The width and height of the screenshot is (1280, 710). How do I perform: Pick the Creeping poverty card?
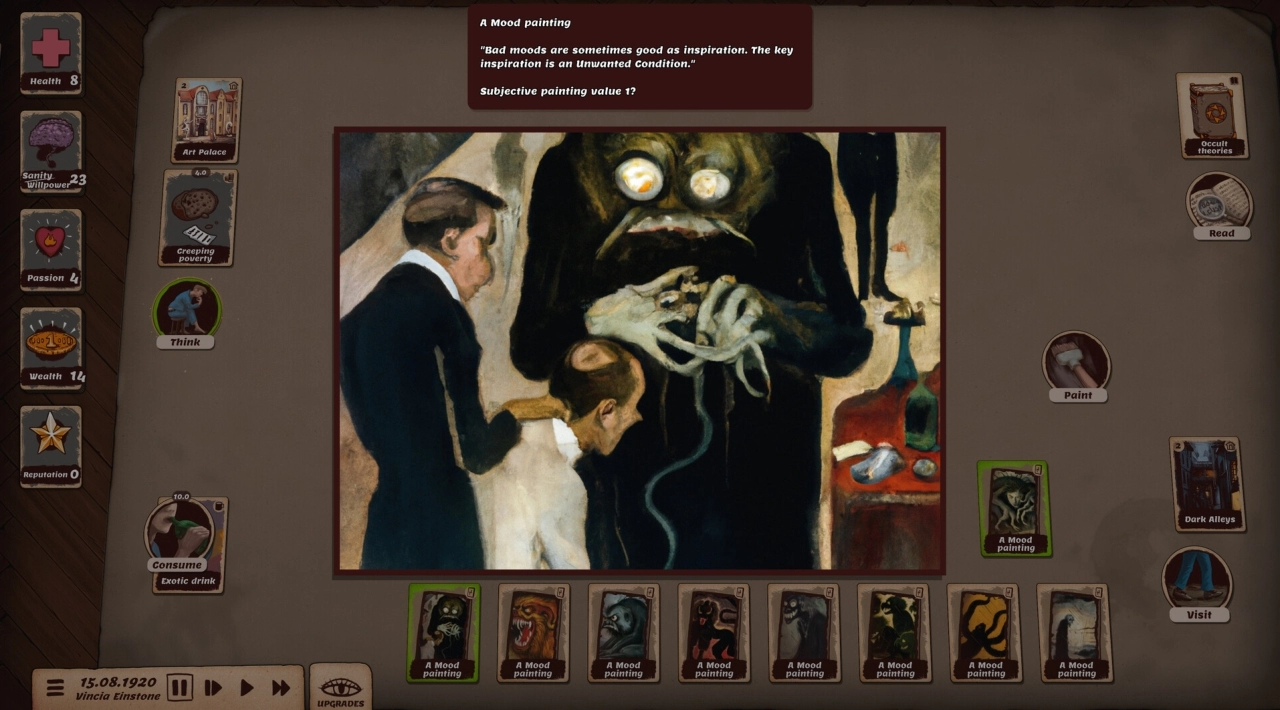tap(198, 218)
